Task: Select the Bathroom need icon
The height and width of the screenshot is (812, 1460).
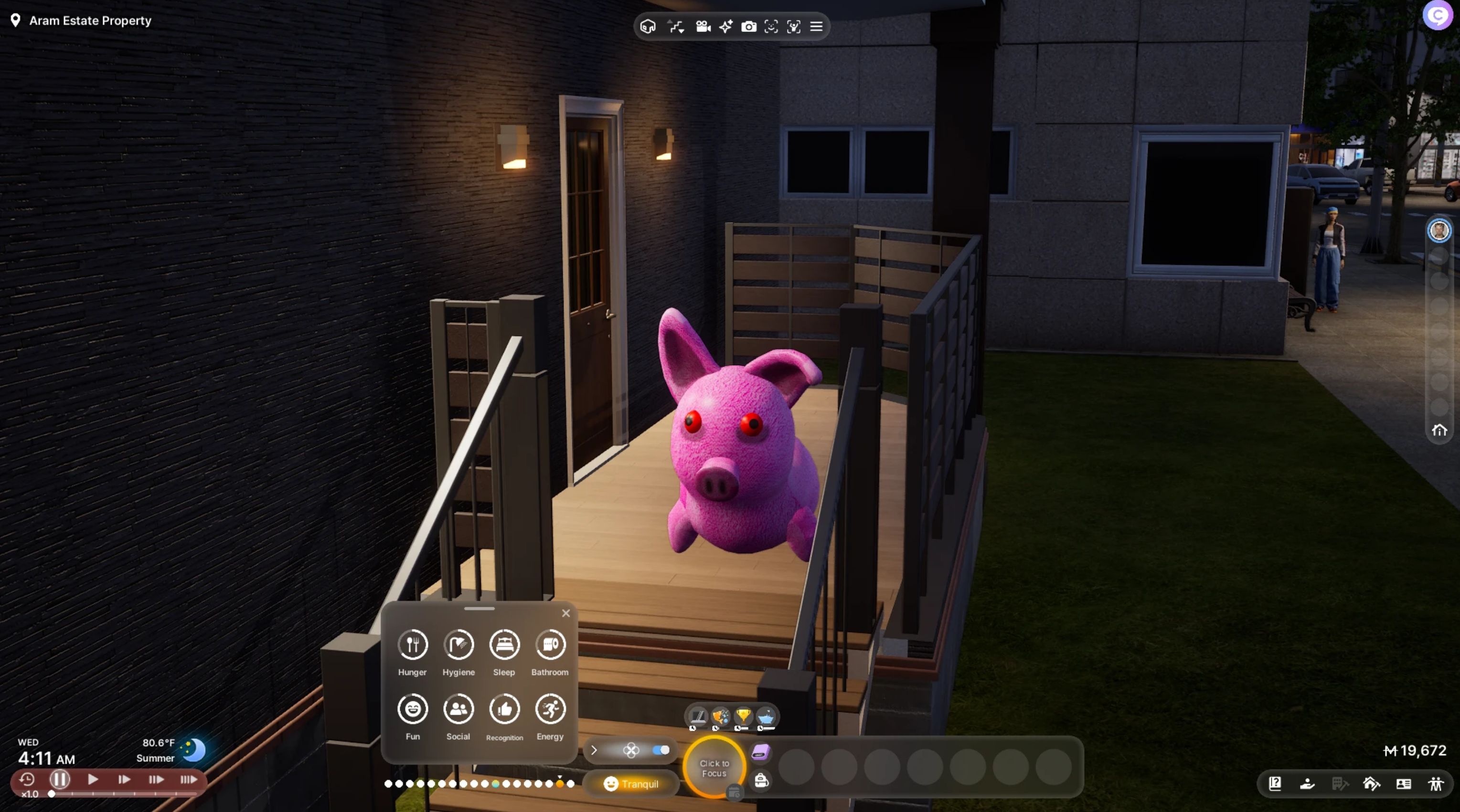Action: click(550, 645)
